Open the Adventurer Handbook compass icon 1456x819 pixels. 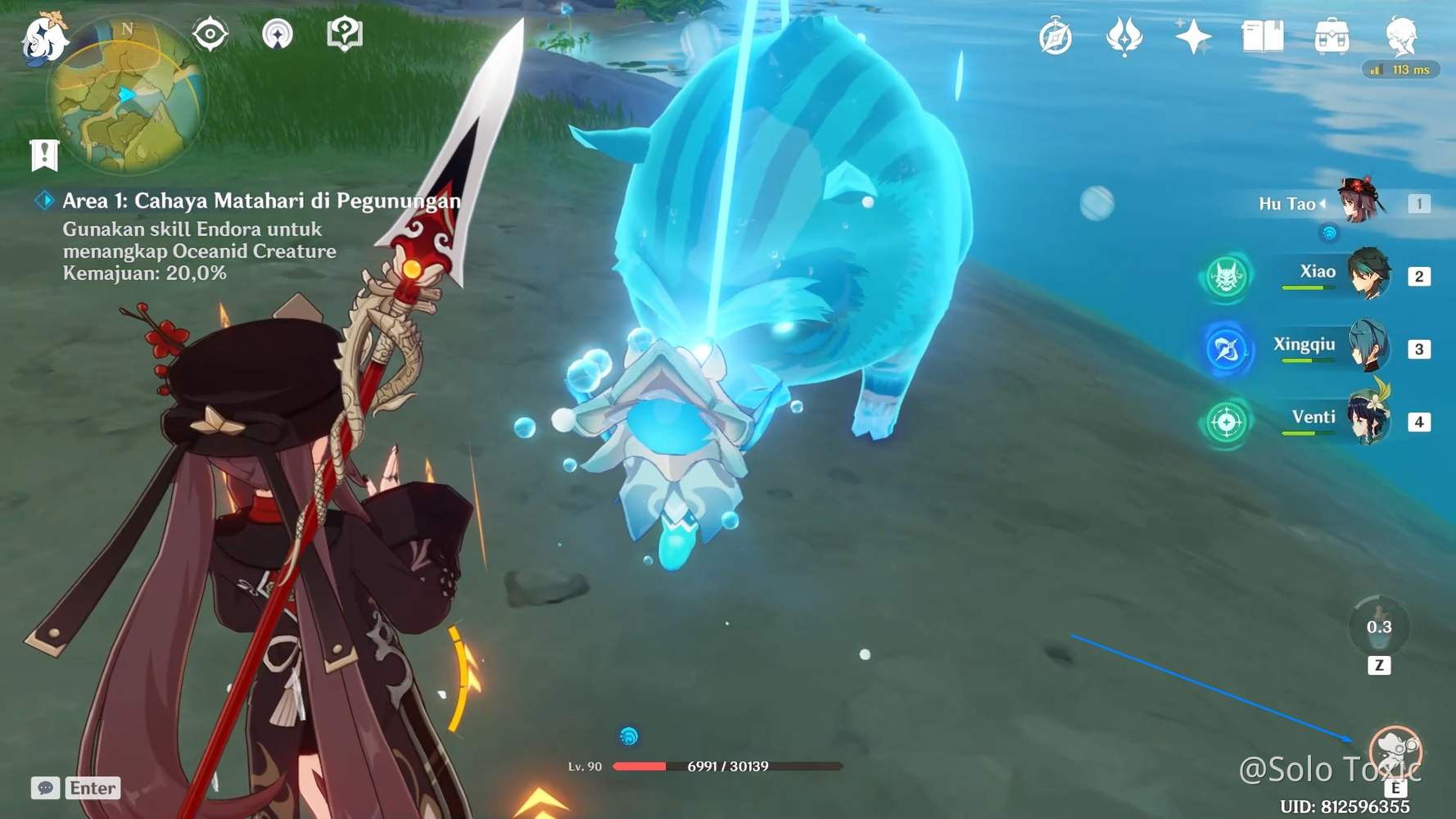click(1056, 34)
